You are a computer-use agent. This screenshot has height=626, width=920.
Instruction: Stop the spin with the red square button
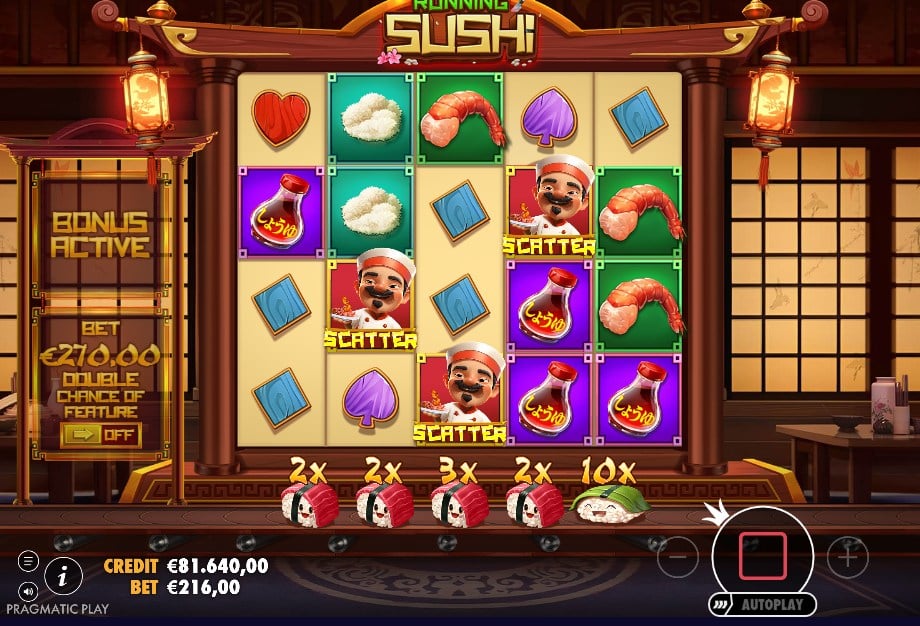pyautogui.click(x=763, y=555)
